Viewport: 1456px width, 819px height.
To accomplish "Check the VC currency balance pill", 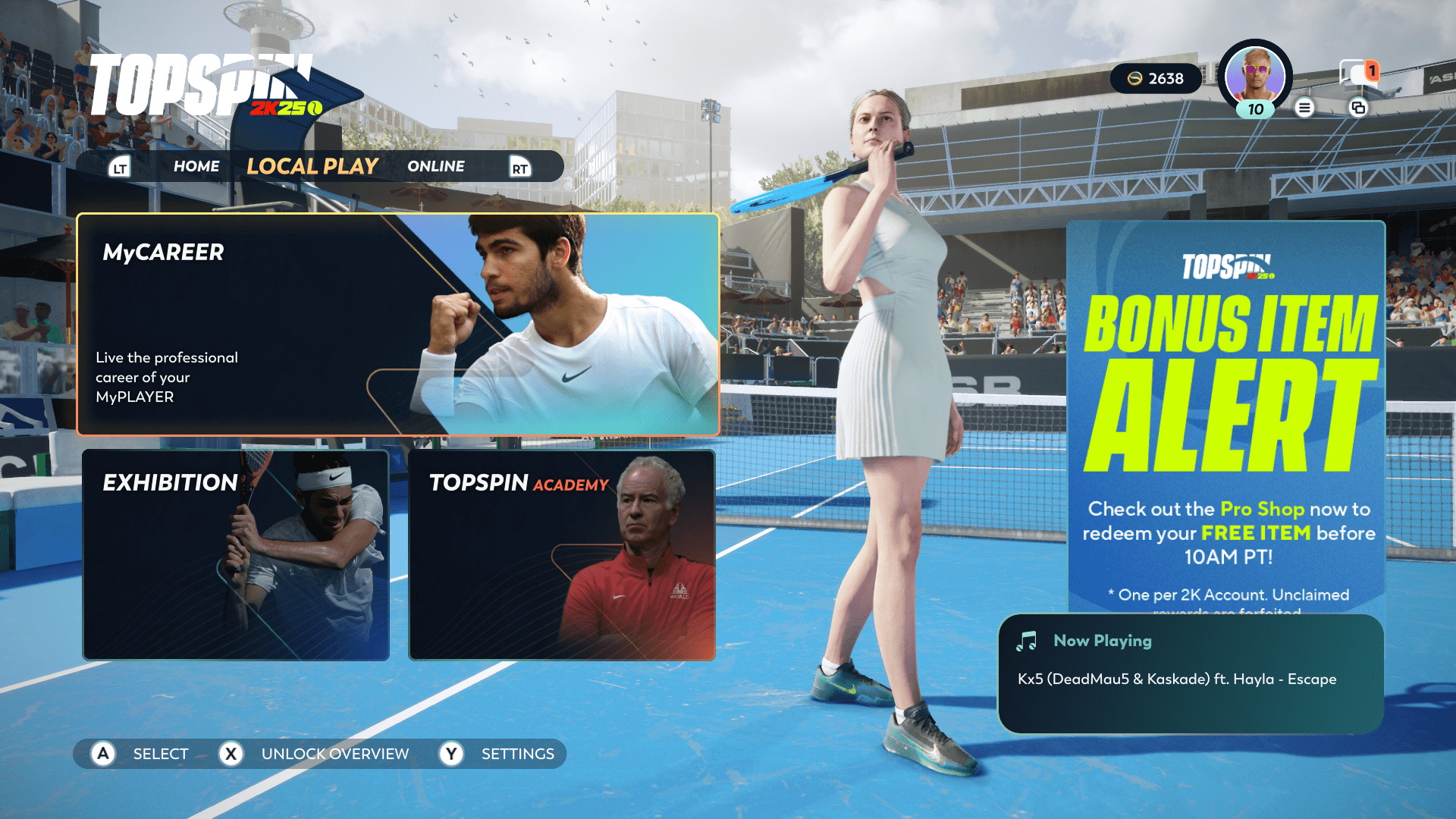I will [1155, 79].
